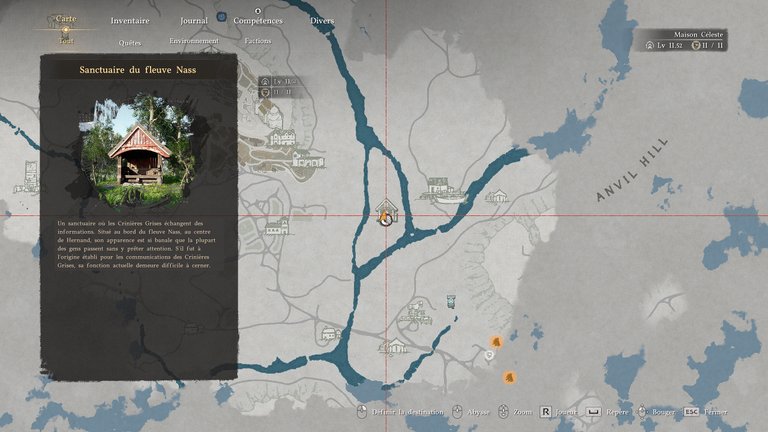
Task: Click the Sanctuaire du fleuve Nass photo thumbnail
Action: [x=138, y=152]
